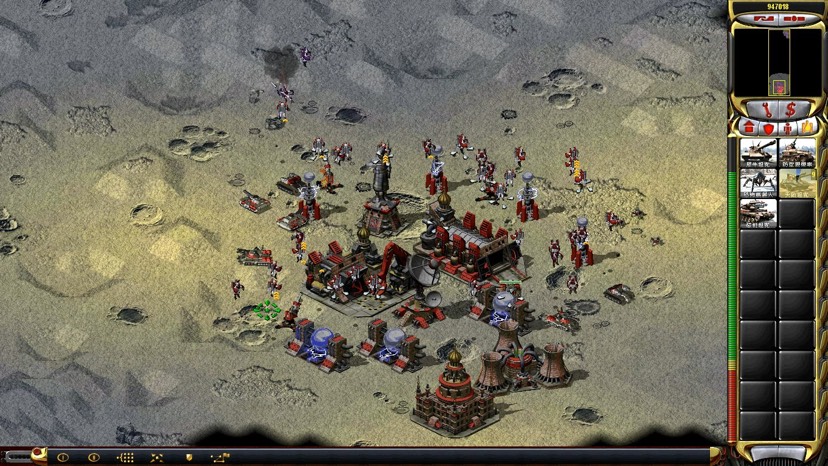Viewport: 828px width, 466px height.
Task: Activate the sell dollar-sign button
Action: pyautogui.click(x=792, y=109)
